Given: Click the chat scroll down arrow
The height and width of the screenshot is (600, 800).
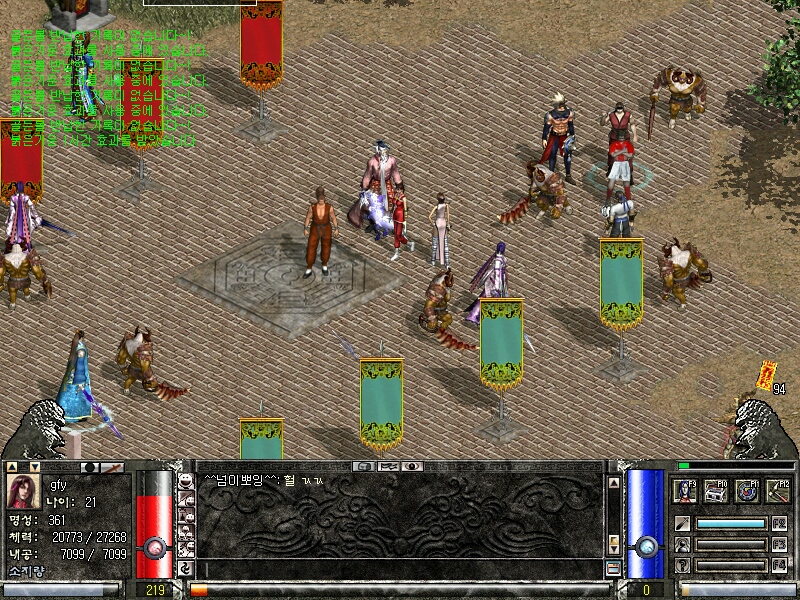Looking at the screenshot, I should 613,549.
